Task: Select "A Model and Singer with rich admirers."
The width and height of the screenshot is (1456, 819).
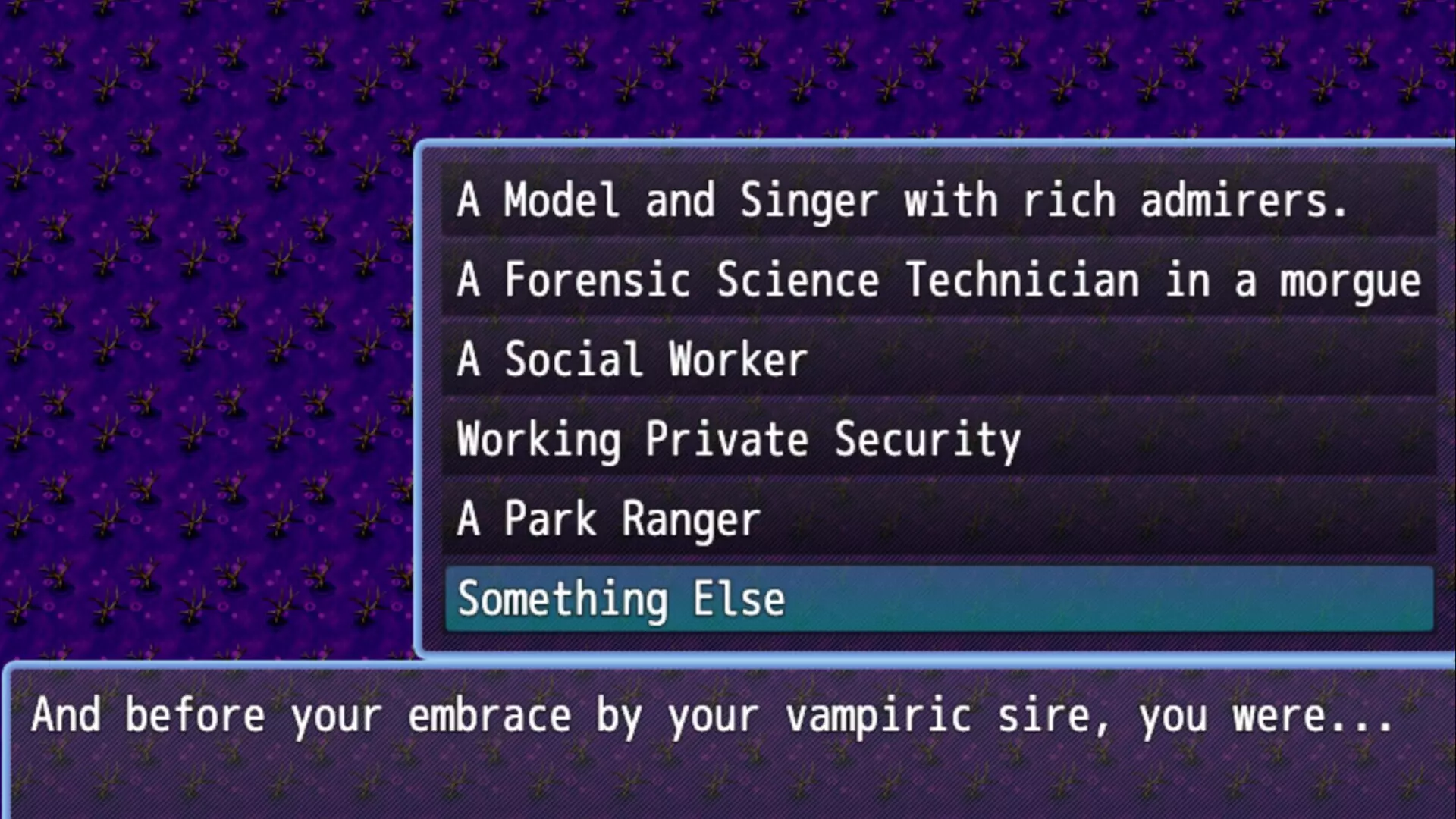Action: 902,200
